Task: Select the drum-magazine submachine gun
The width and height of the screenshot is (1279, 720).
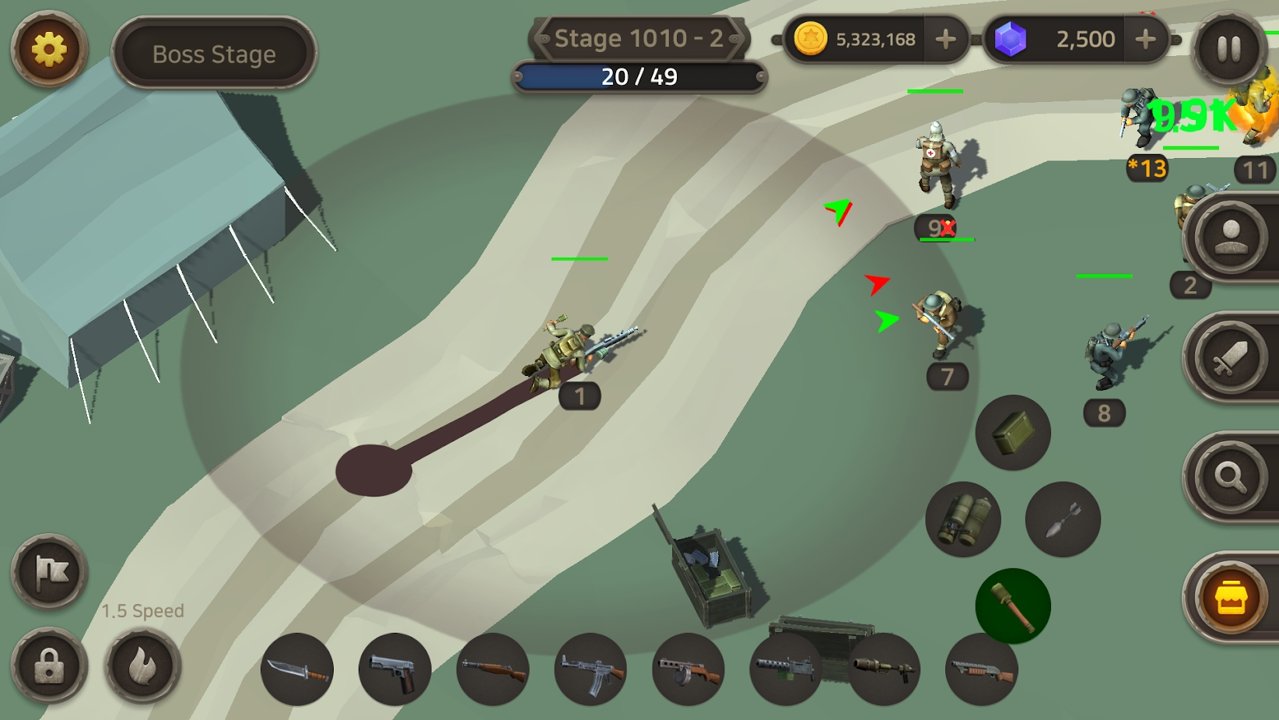Action: click(x=688, y=669)
